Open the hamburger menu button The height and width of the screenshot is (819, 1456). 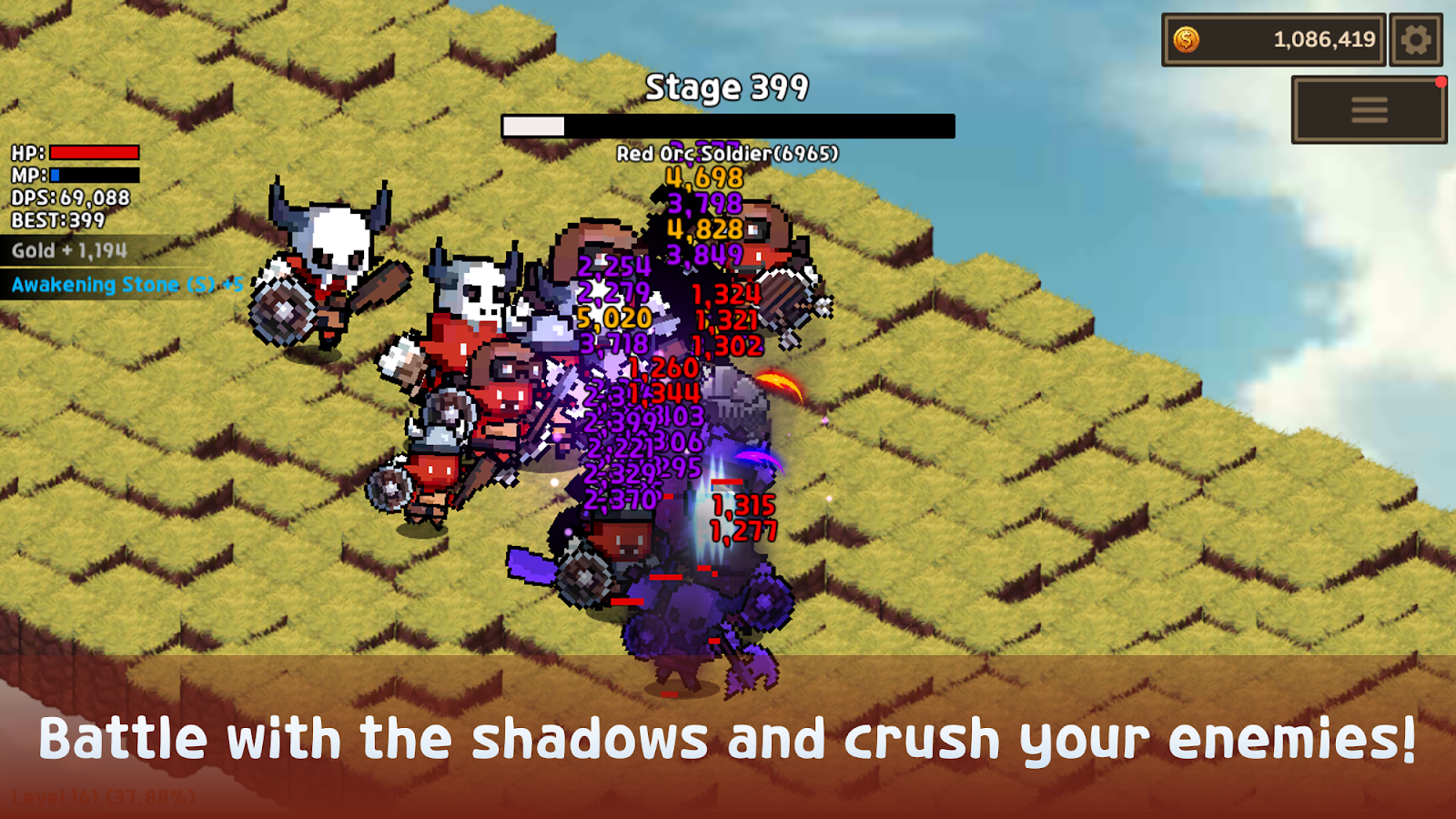1369,110
